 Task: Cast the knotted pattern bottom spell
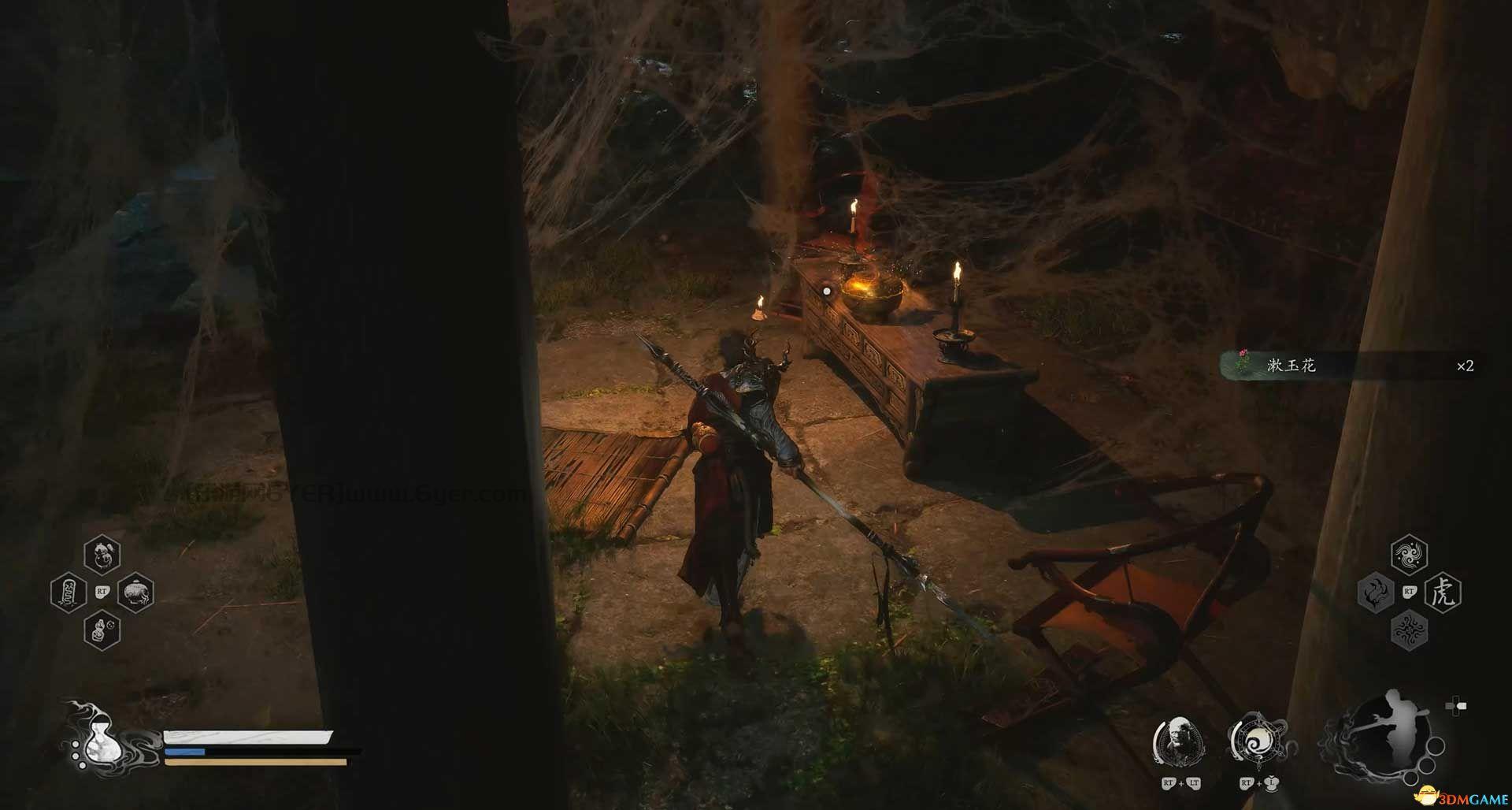click(1409, 630)
